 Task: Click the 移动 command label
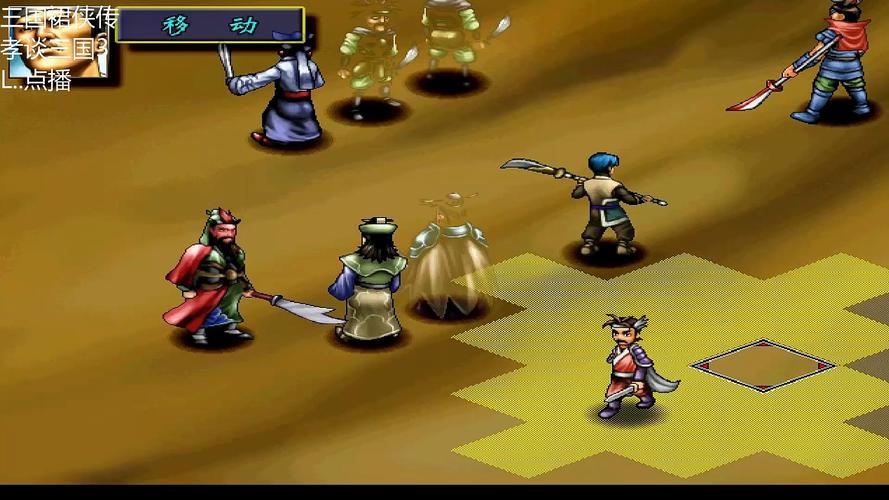click(210, 25)
